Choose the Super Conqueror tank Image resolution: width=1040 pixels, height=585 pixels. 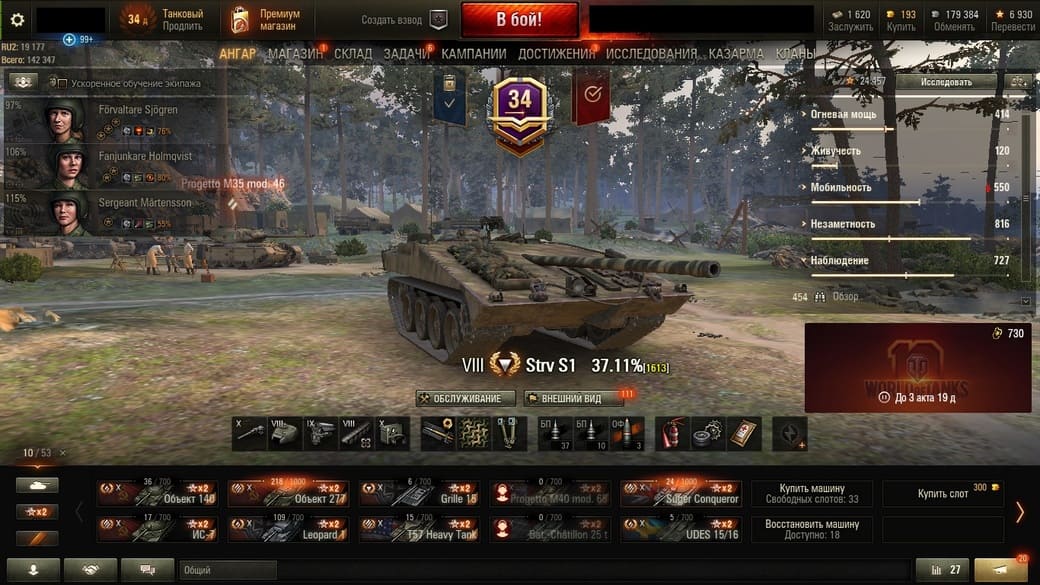point(681,493)
